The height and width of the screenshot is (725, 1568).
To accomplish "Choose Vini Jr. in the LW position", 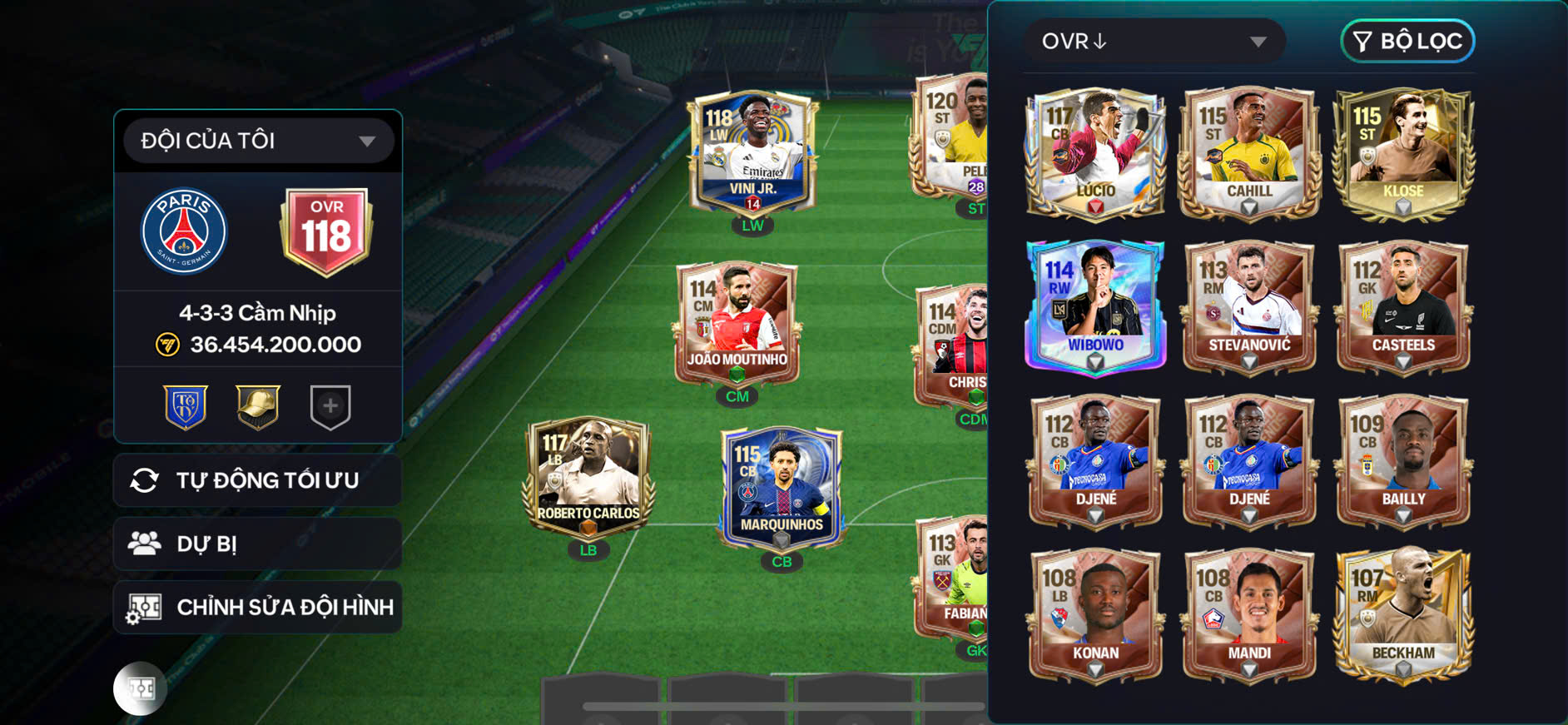I will coord(752,154).
